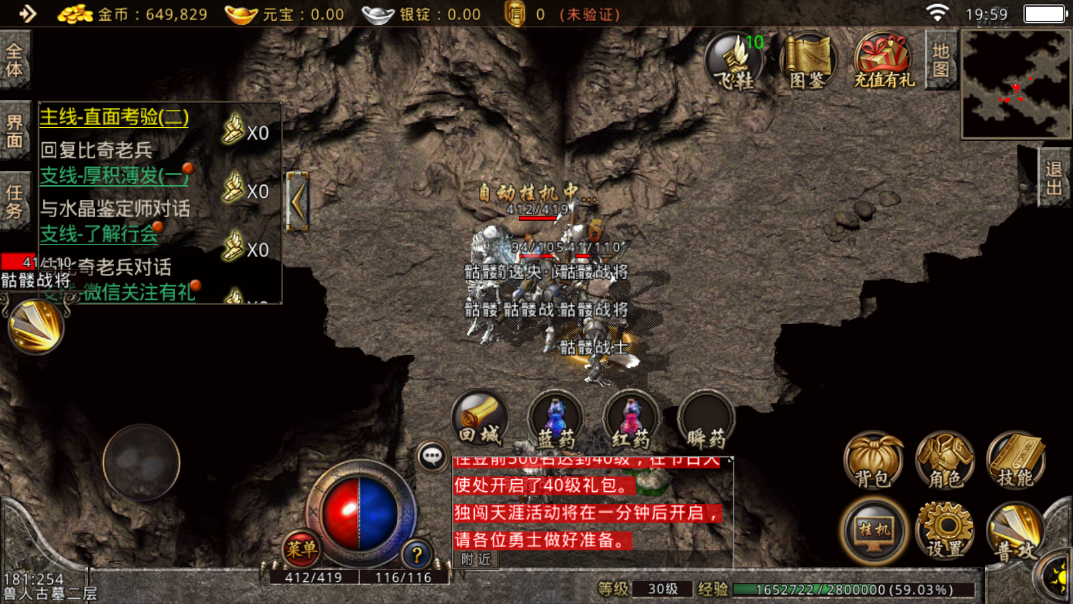Toggle the 挂机 auto-battle button
1073x604 pixels.
point(873,529)
